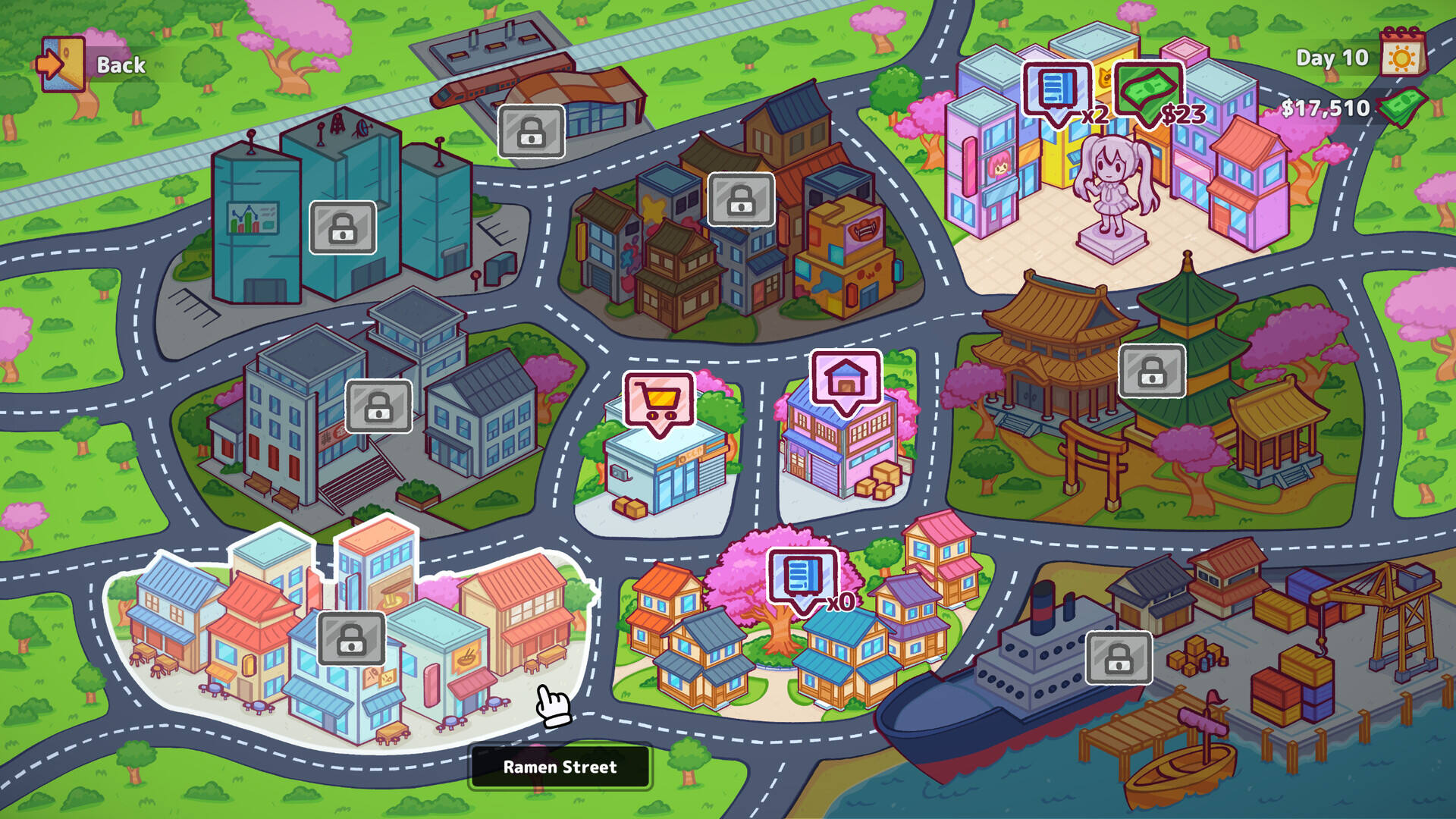The width and height of the screenshot is (1456, 819).
Task: Click the padlock on the gray school buildings
Action: (x=378, y=406)
